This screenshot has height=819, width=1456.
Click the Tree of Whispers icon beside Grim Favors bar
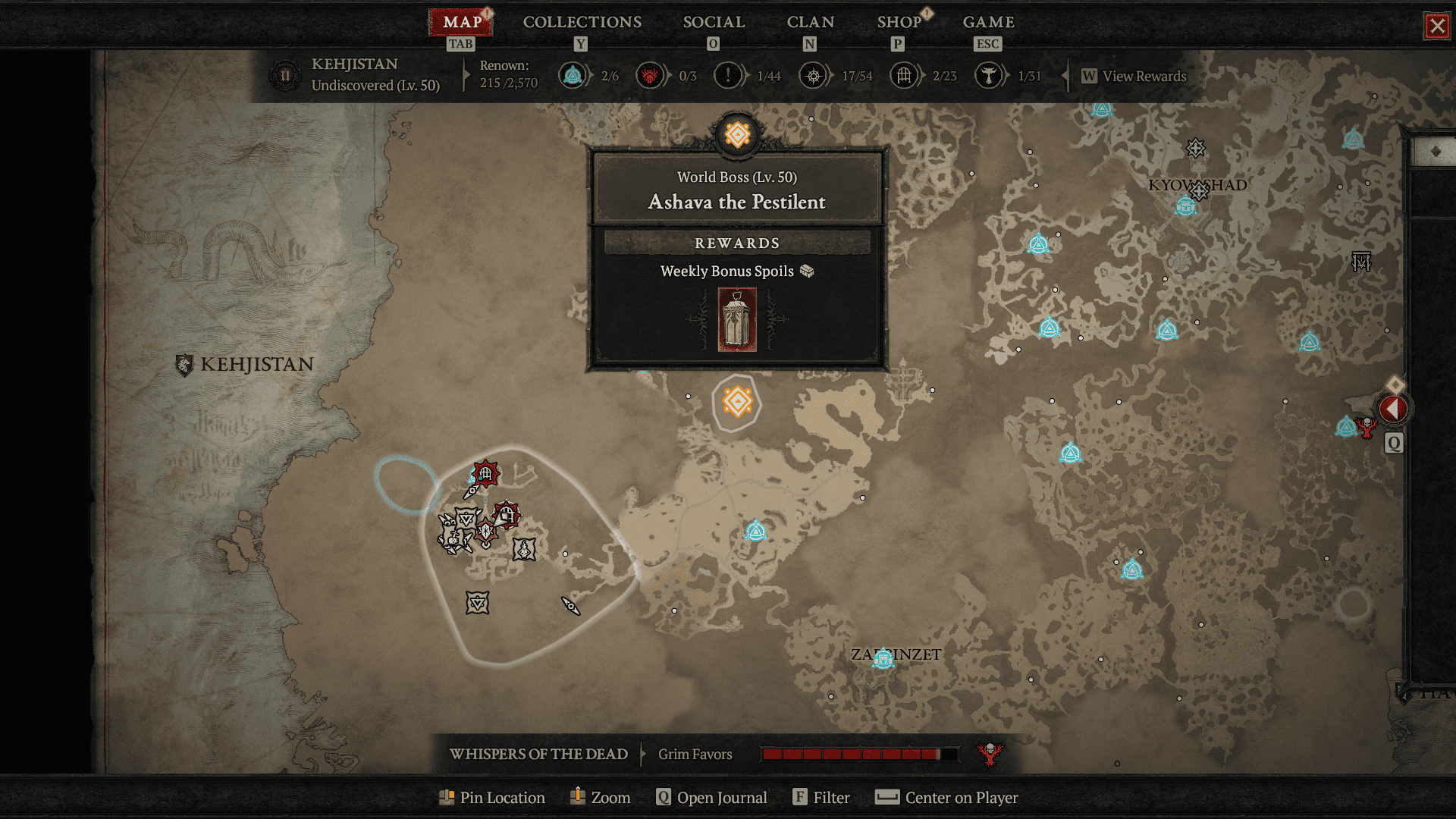click(990, 752)
